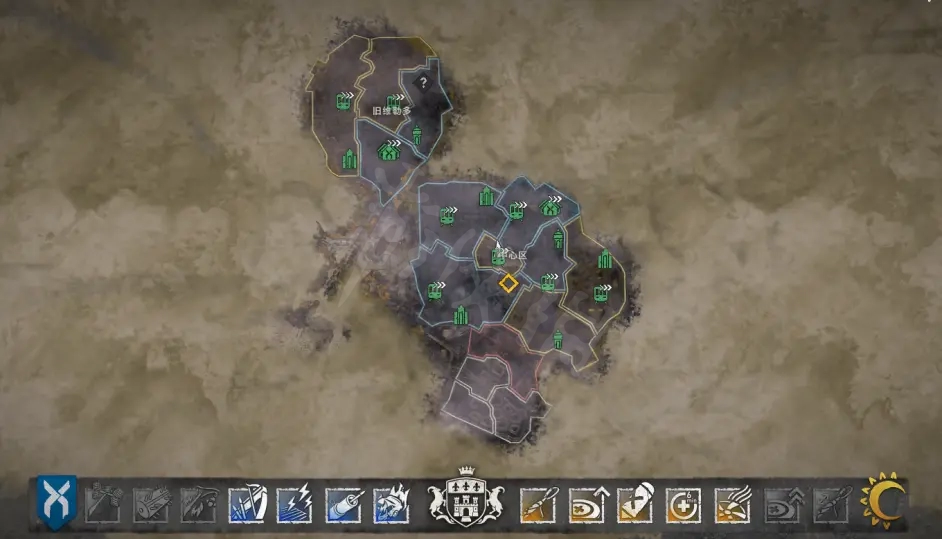Select the orange leaning tower ability

636,502
